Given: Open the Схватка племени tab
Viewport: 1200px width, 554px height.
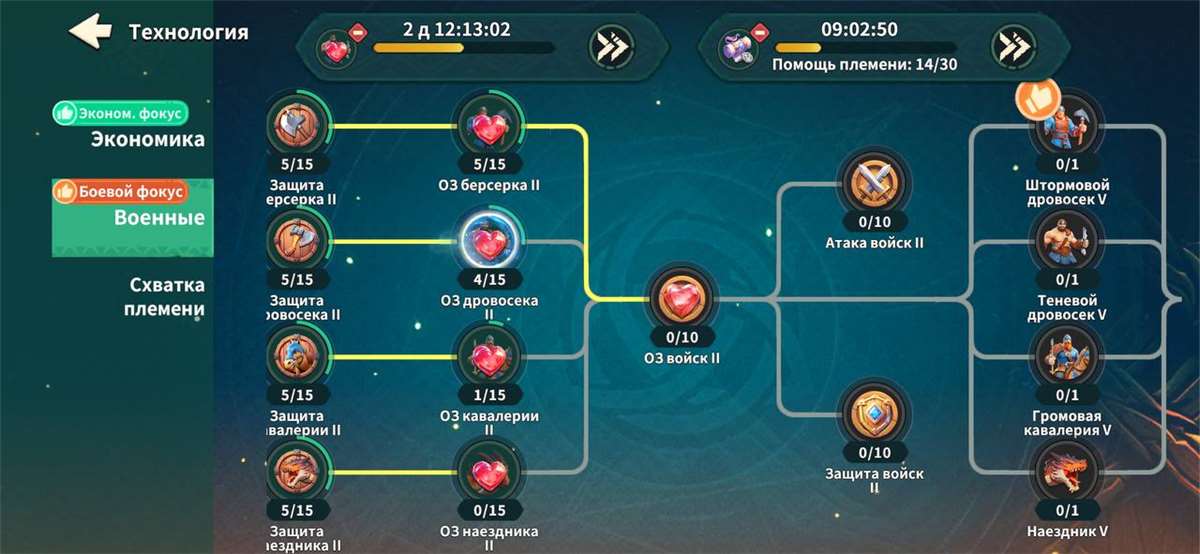Looking at the screenshot, I should pos(166,297).
